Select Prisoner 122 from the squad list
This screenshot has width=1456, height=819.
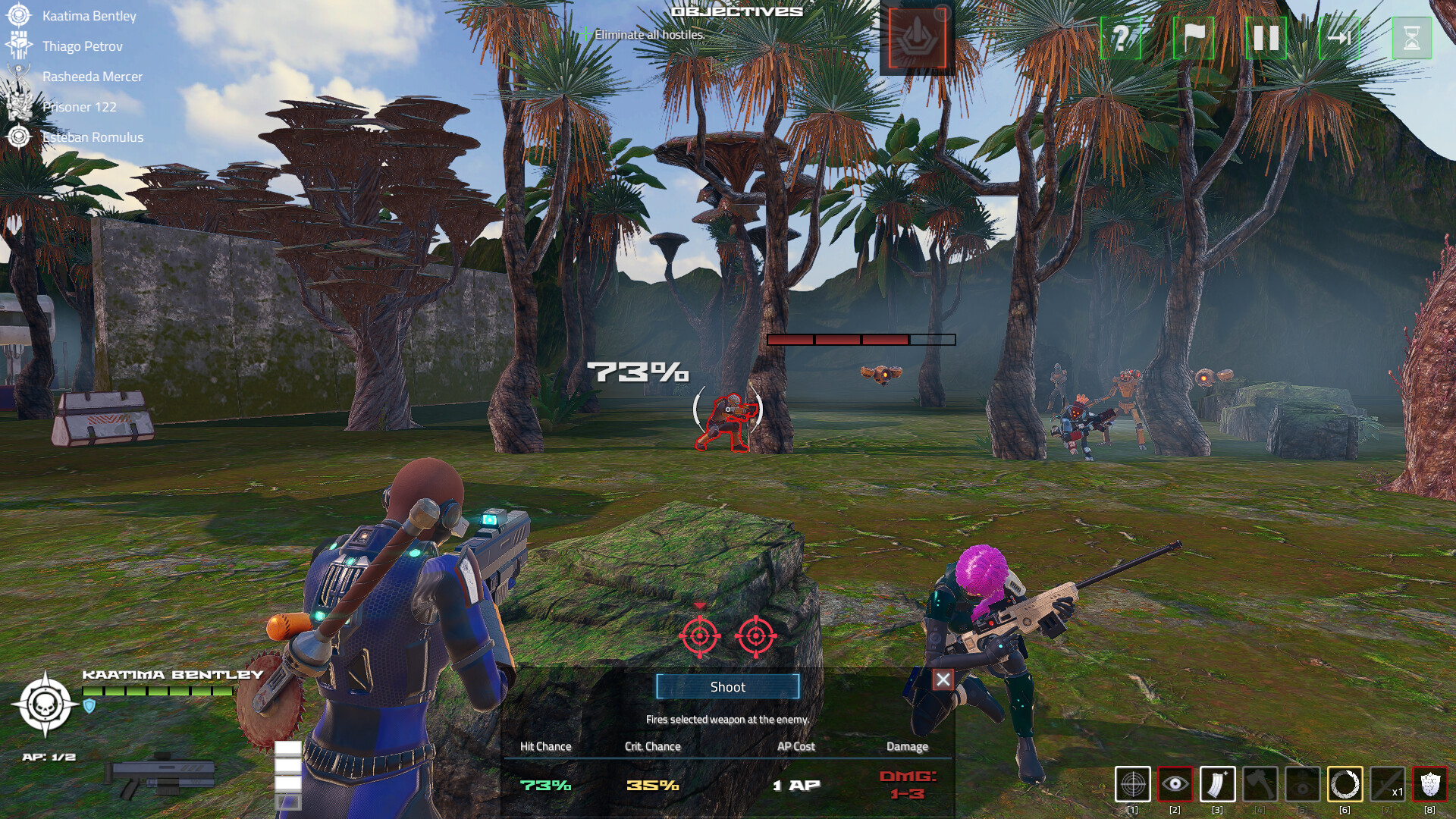[x=78, y=107]
